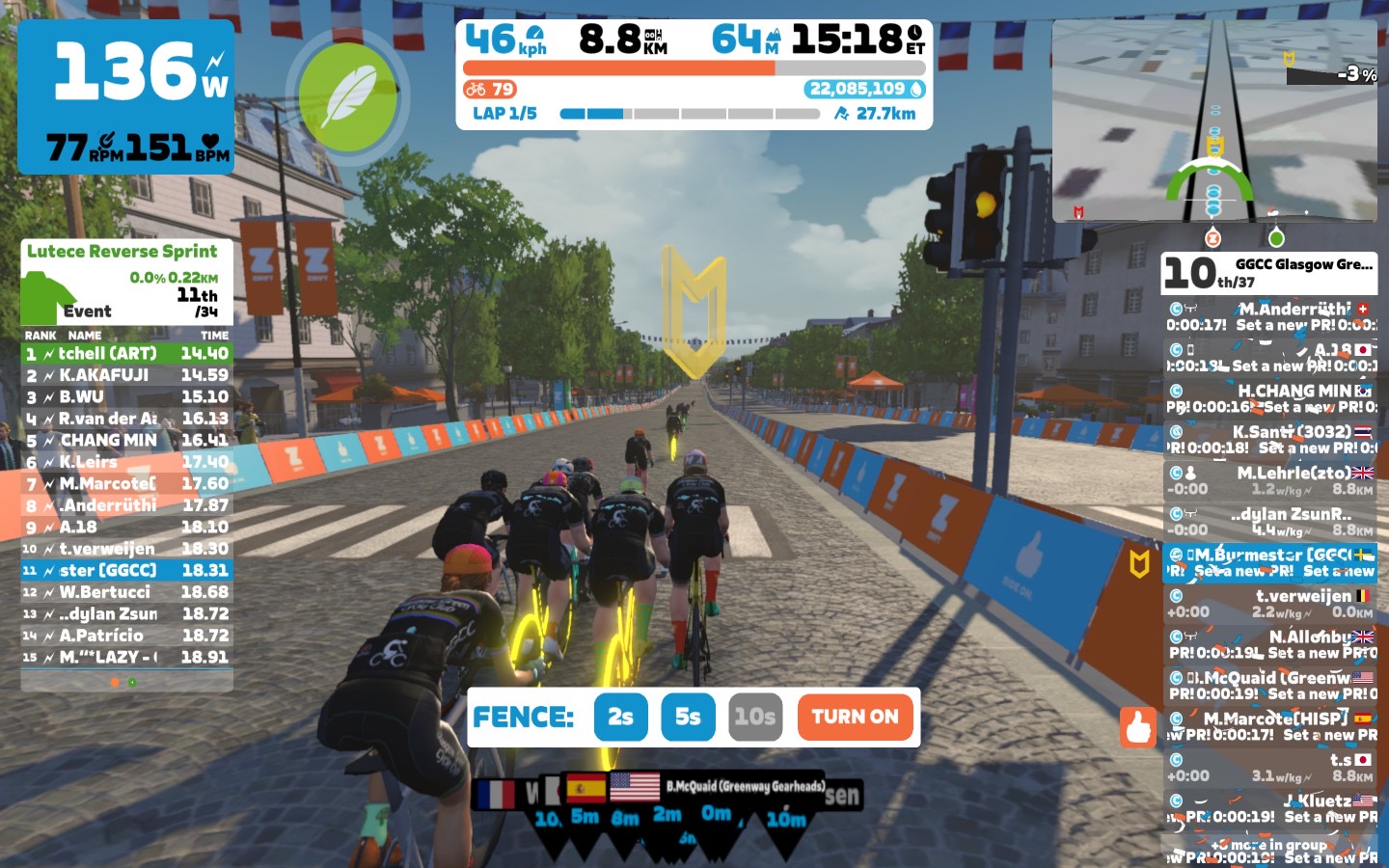
Task: Click the Lutece Reverse Sprint header
Action: pyautogui.click(x=123, y=252)
